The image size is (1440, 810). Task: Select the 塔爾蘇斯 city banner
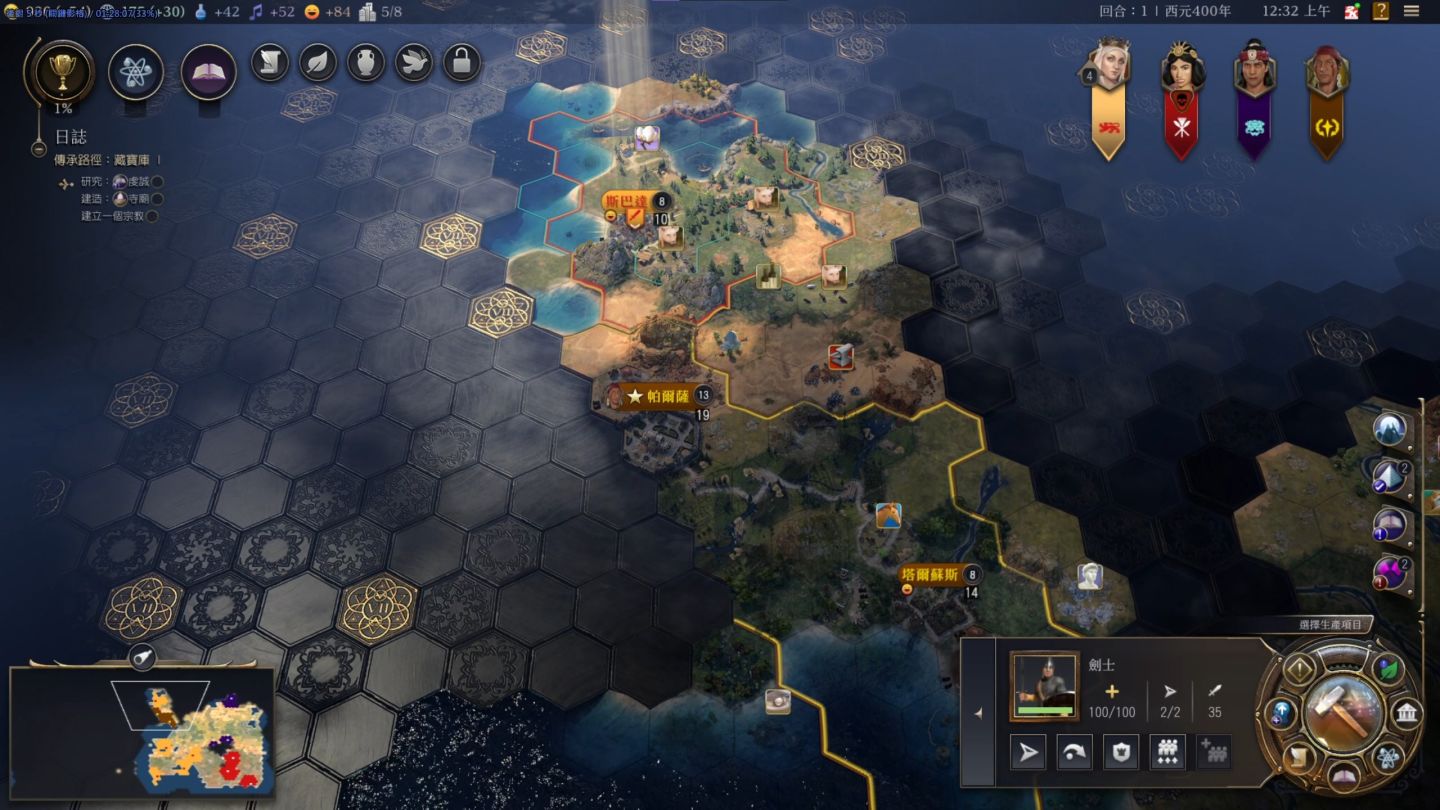pos(931,575)
